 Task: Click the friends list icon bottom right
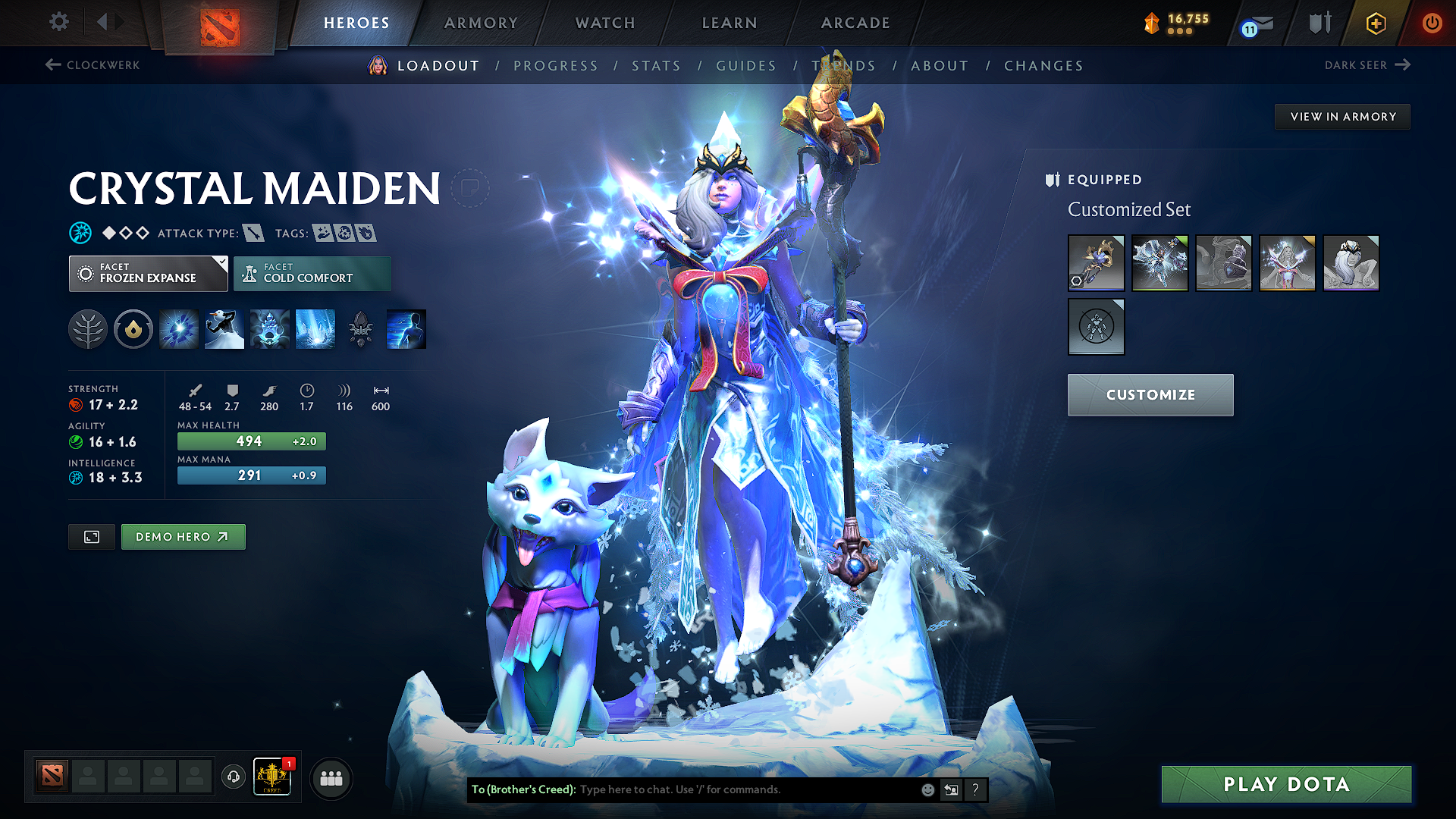(x=331, y=777)
